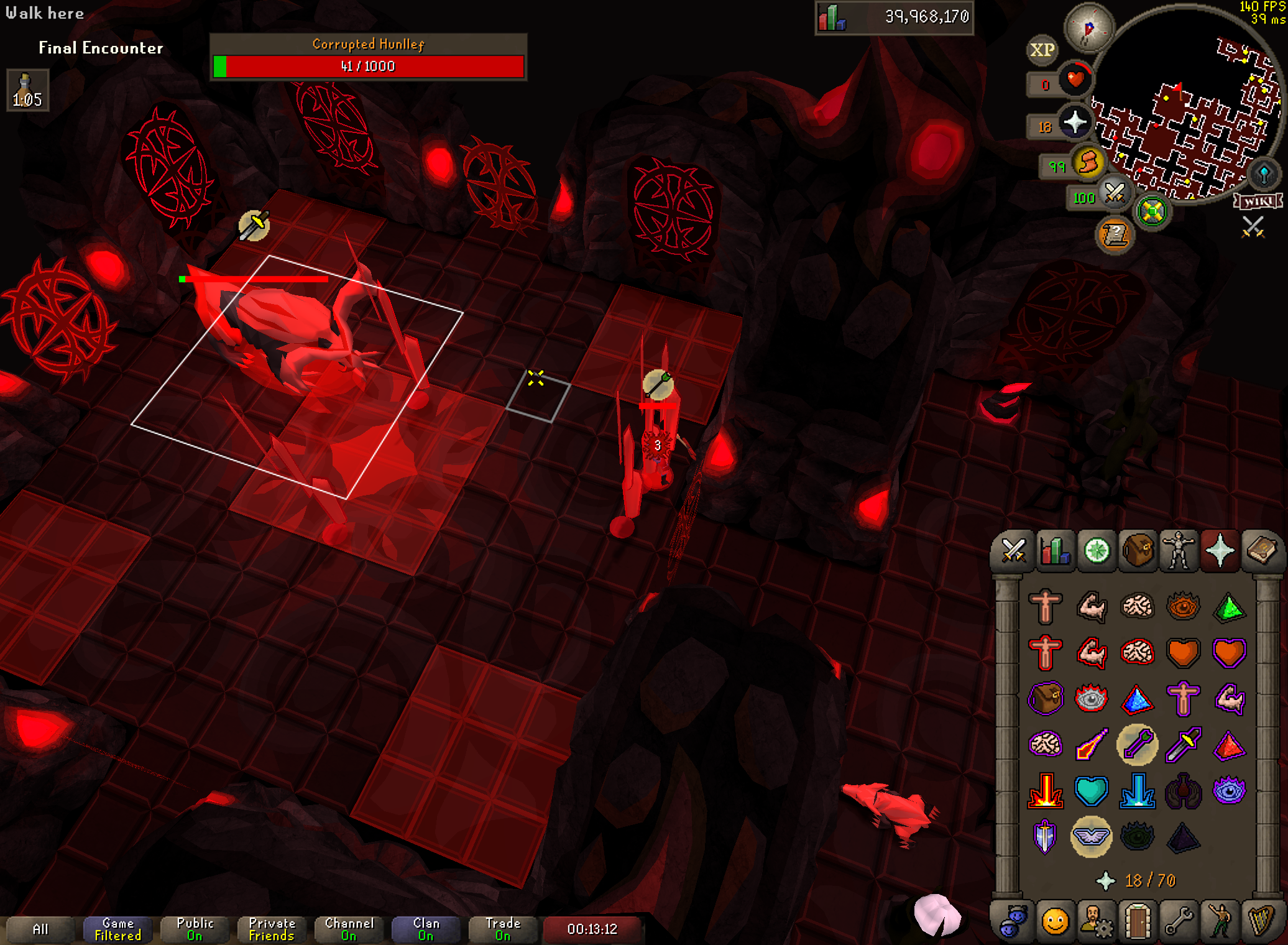Open the Logout door tab
1288x945 pixels.
[1137, 921]
